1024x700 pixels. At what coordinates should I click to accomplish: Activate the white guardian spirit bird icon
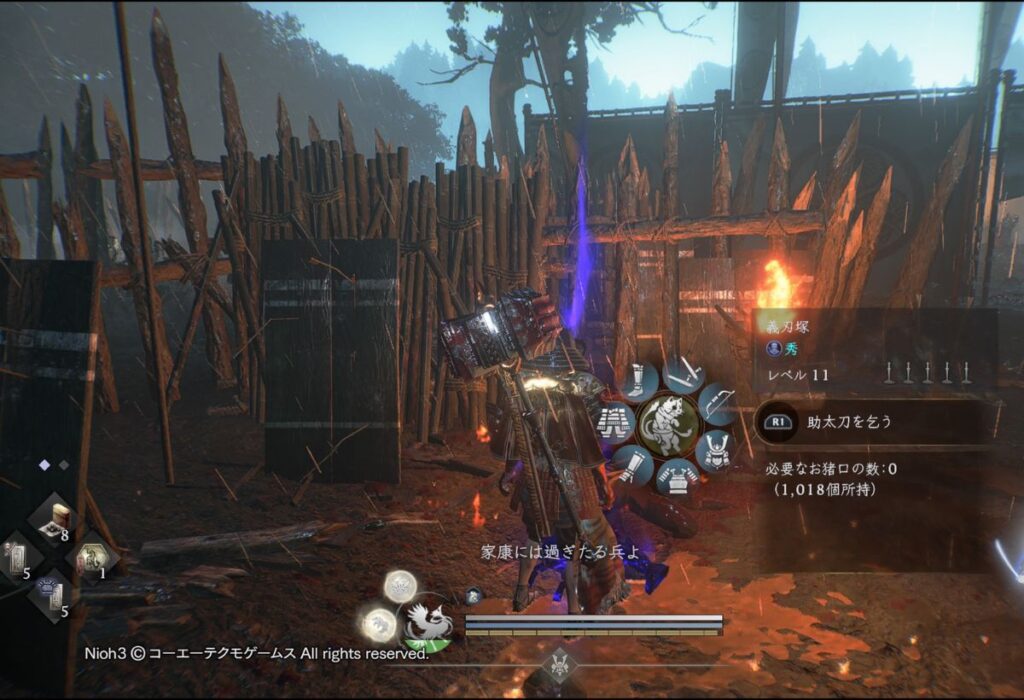pos(426,623)
